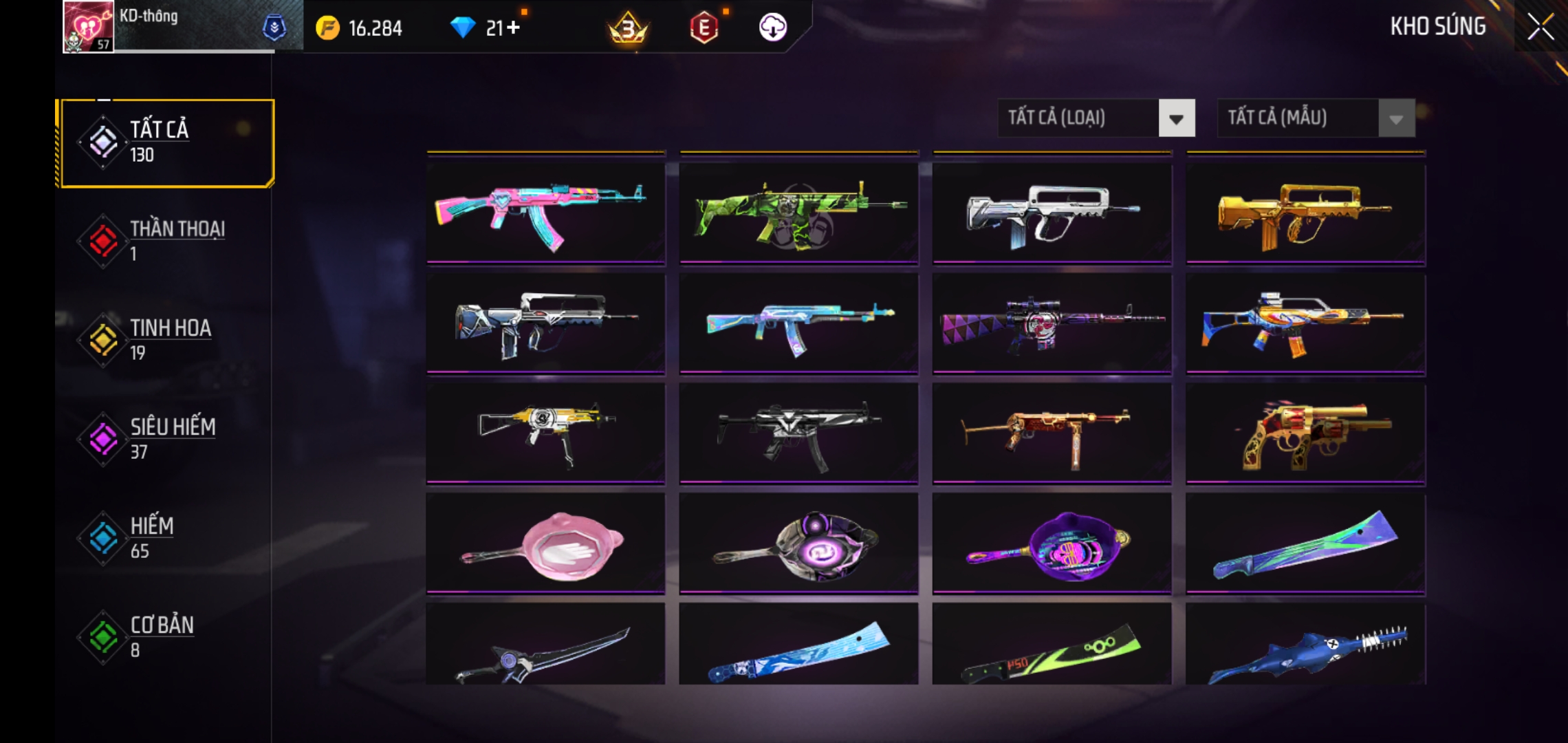Close the Kho Súng weapon vault
The width and height of the screenshot is (1568, 743).
tap(1540, 28)
